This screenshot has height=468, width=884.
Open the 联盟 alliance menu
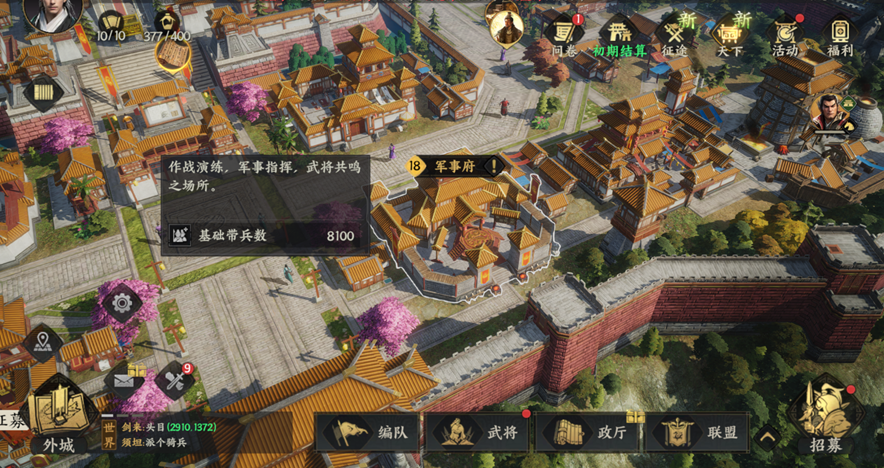(x=695, y=432)
